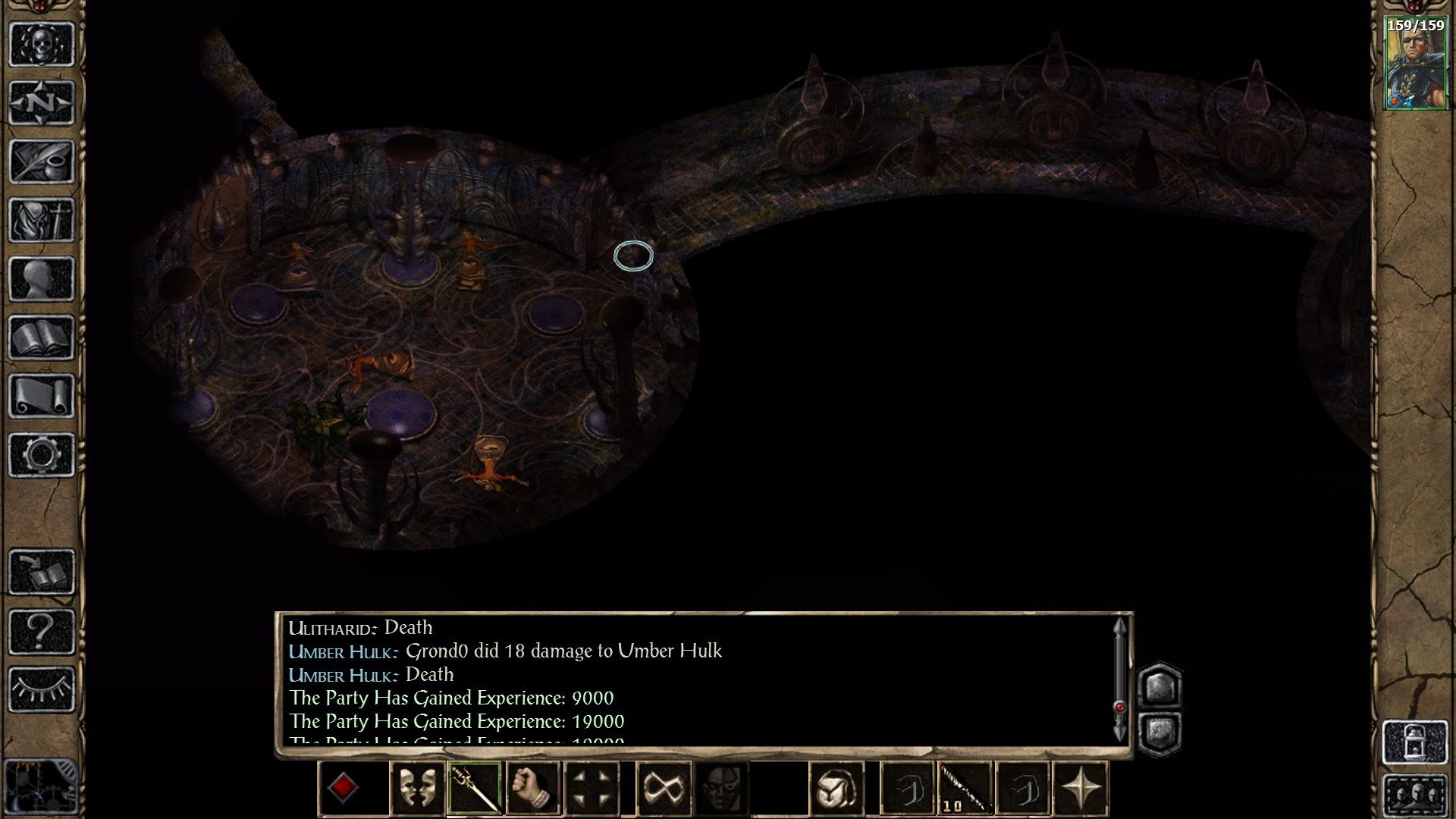Choose the fist weapon slot

(533, 789)
